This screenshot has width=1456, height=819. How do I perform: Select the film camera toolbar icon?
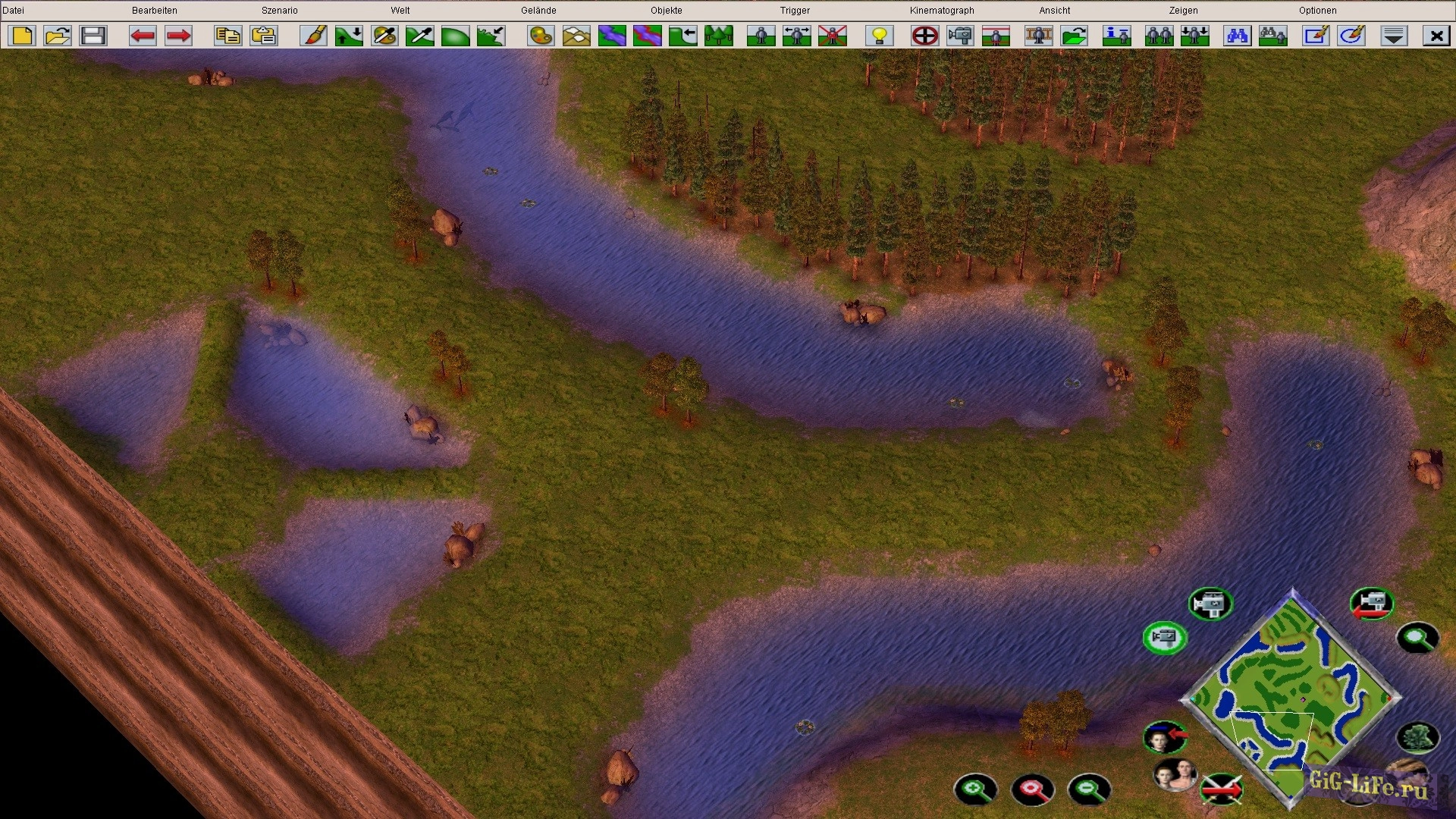(x=960, y=36)
